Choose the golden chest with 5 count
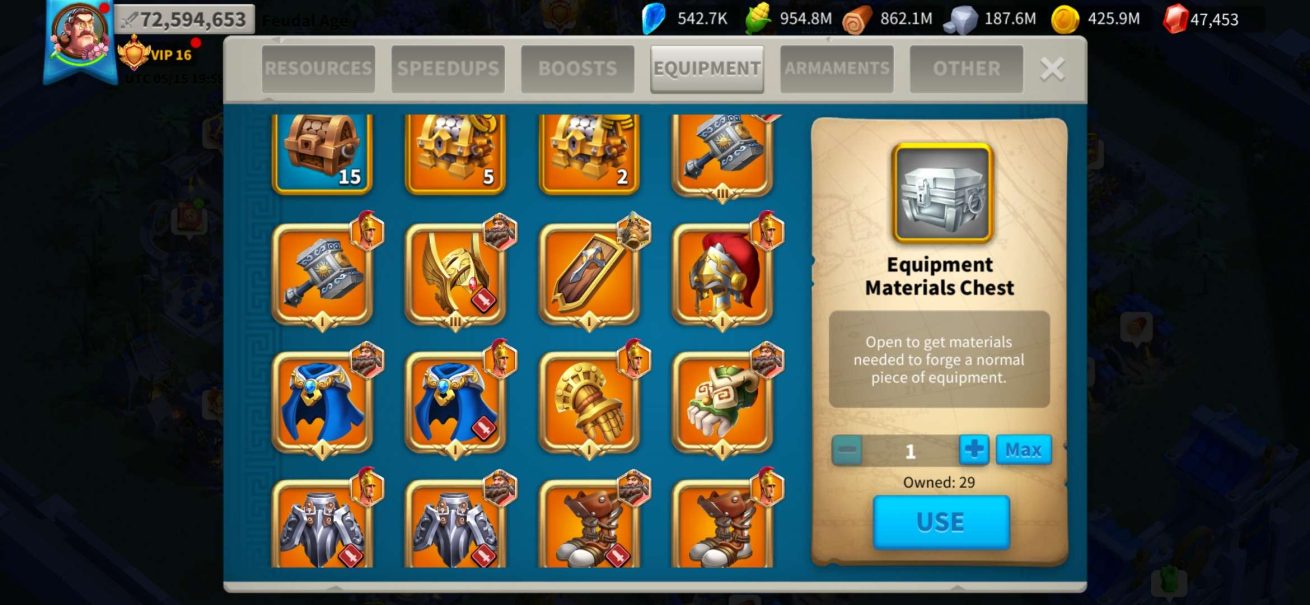Screen dimensions: 1310x605 [x=455, y=152]
